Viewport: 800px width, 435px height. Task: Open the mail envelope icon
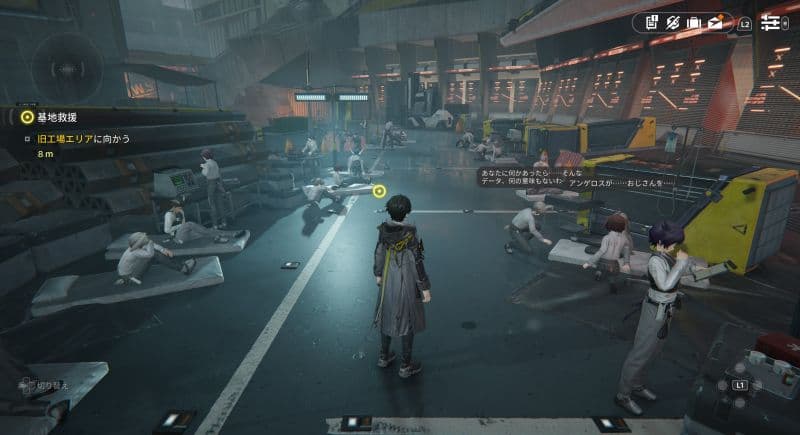[x=716, y=22]
